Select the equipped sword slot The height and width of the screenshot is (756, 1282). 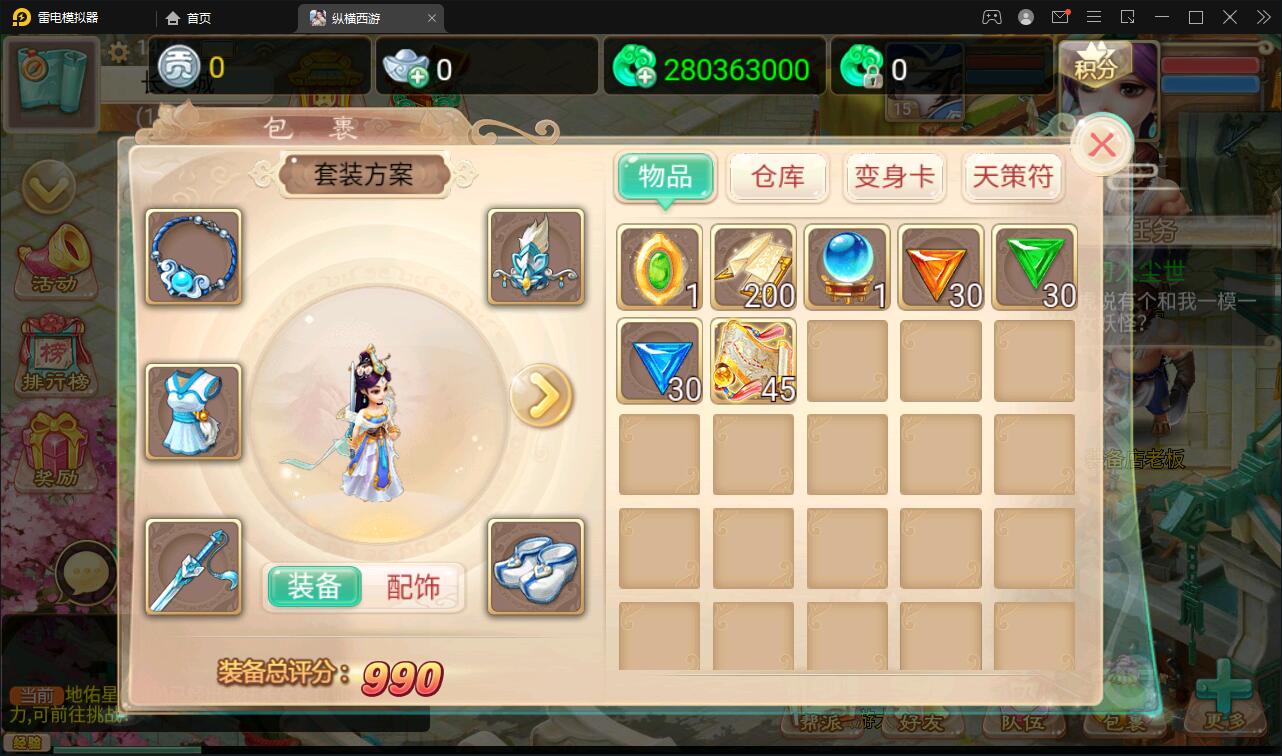pos(192,567)
